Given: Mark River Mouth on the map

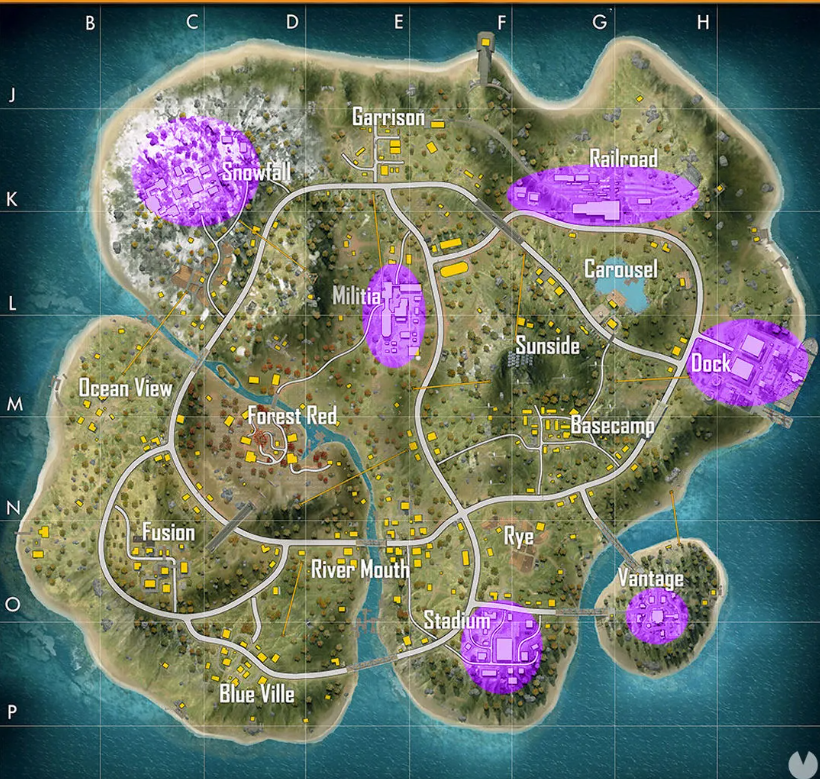Looking at the screenshot, I should (359, 570).
